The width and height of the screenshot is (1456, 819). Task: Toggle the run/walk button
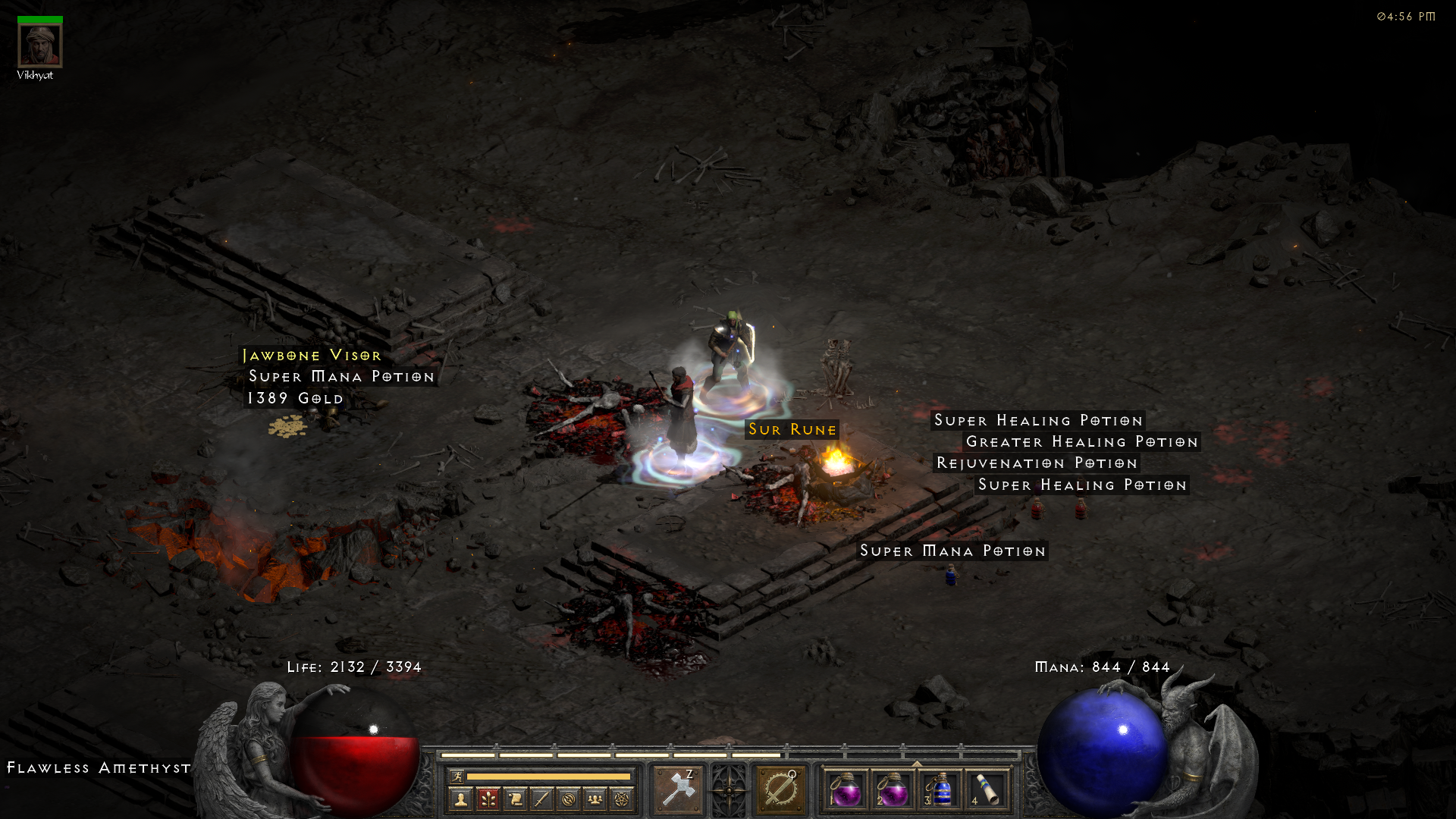coord(457,776)
